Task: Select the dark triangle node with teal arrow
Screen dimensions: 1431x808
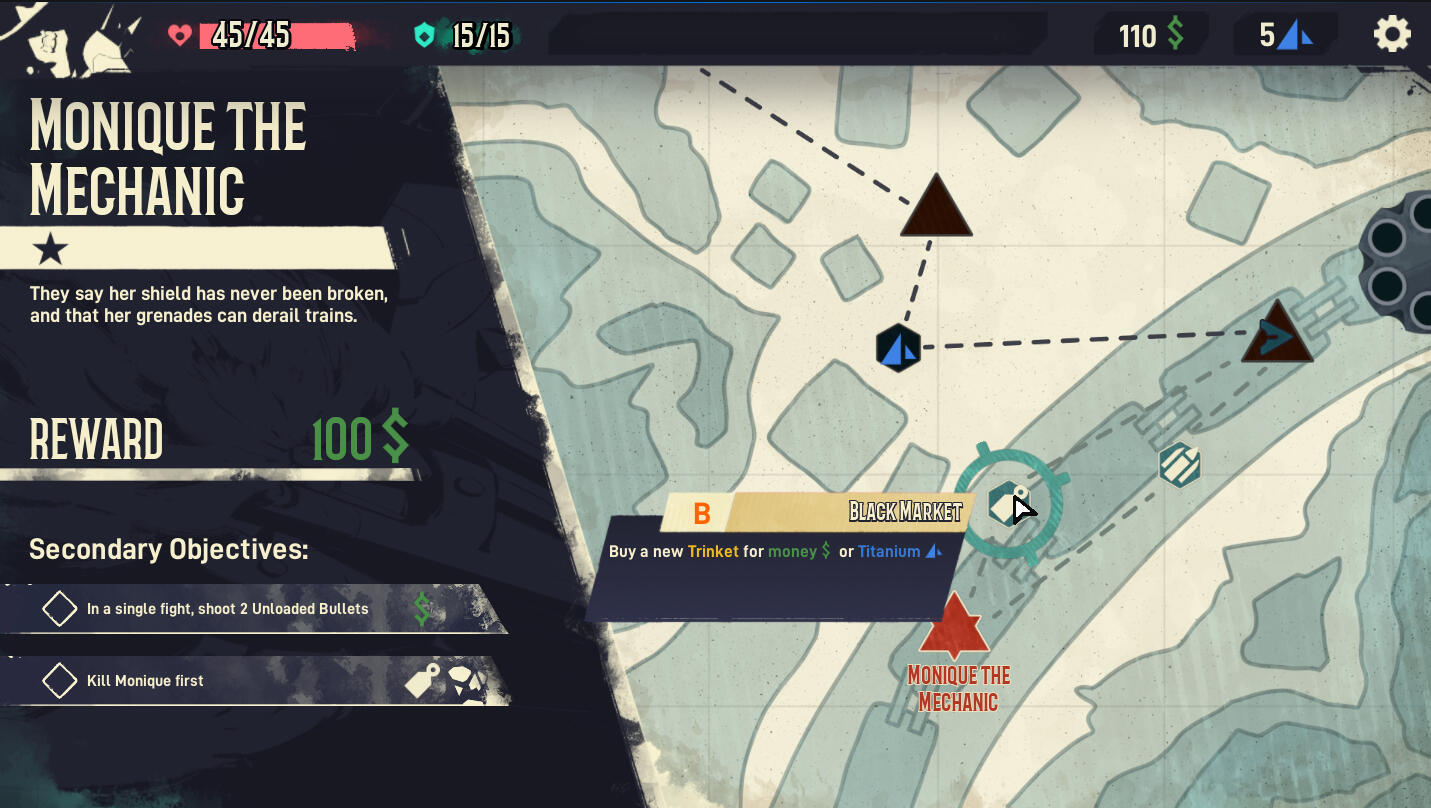Action: [x=1277, y=335]
